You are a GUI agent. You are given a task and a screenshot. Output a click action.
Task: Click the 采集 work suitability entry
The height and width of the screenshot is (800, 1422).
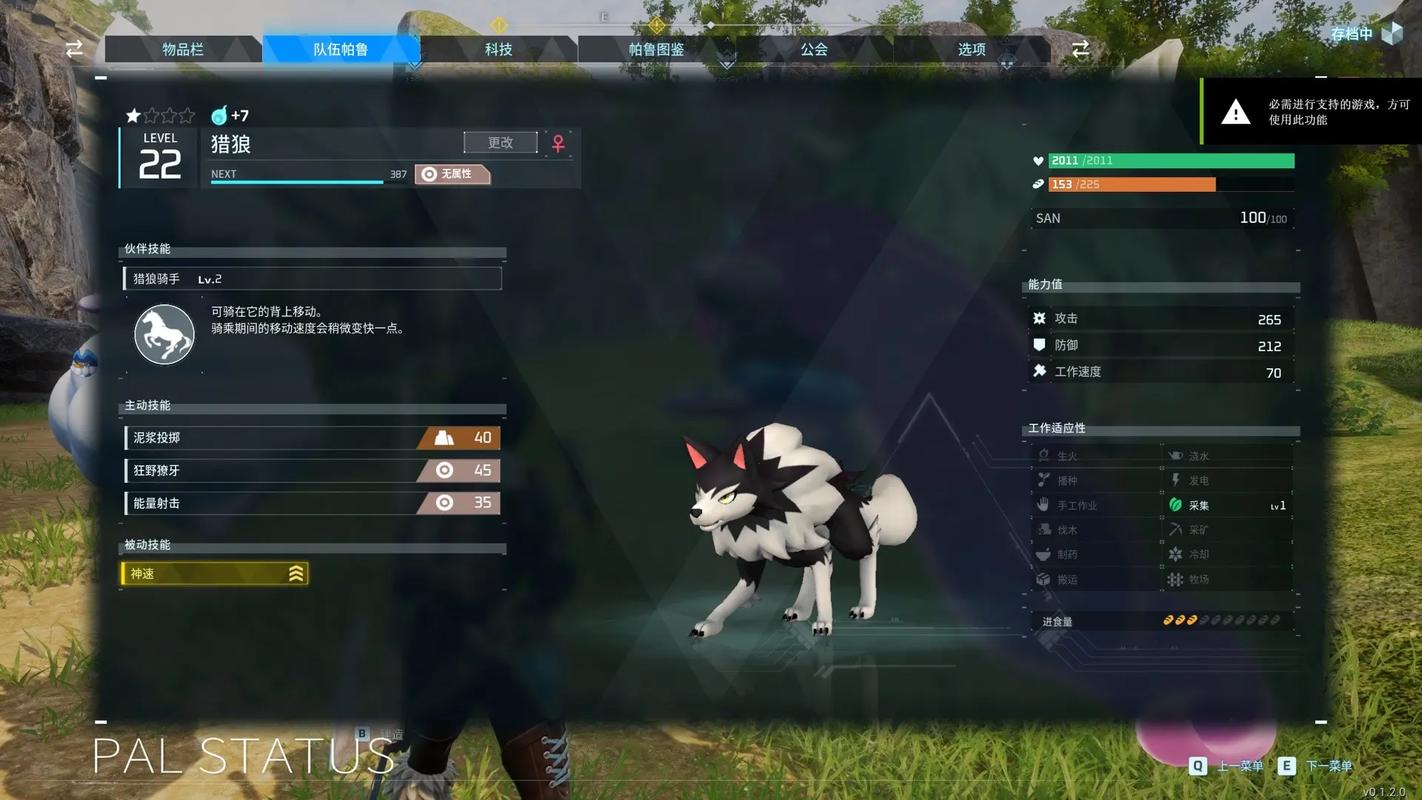point(1227,505)
